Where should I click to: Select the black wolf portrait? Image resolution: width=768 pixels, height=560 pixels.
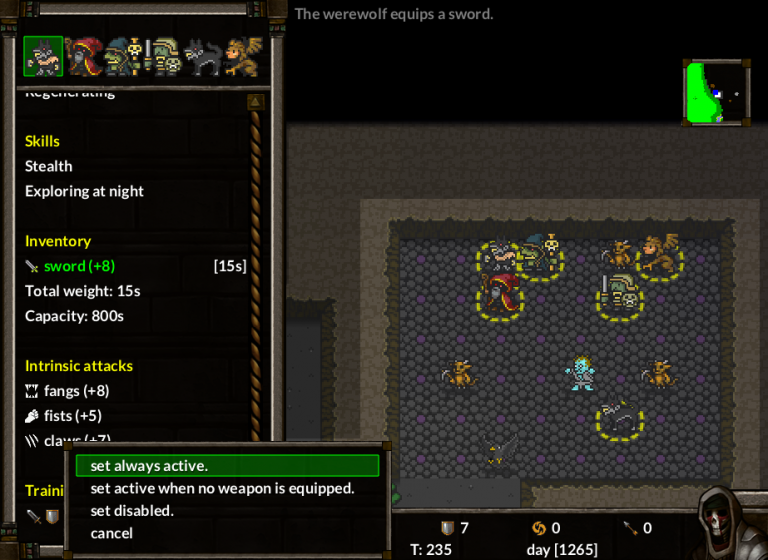click(x=201, y=57)
